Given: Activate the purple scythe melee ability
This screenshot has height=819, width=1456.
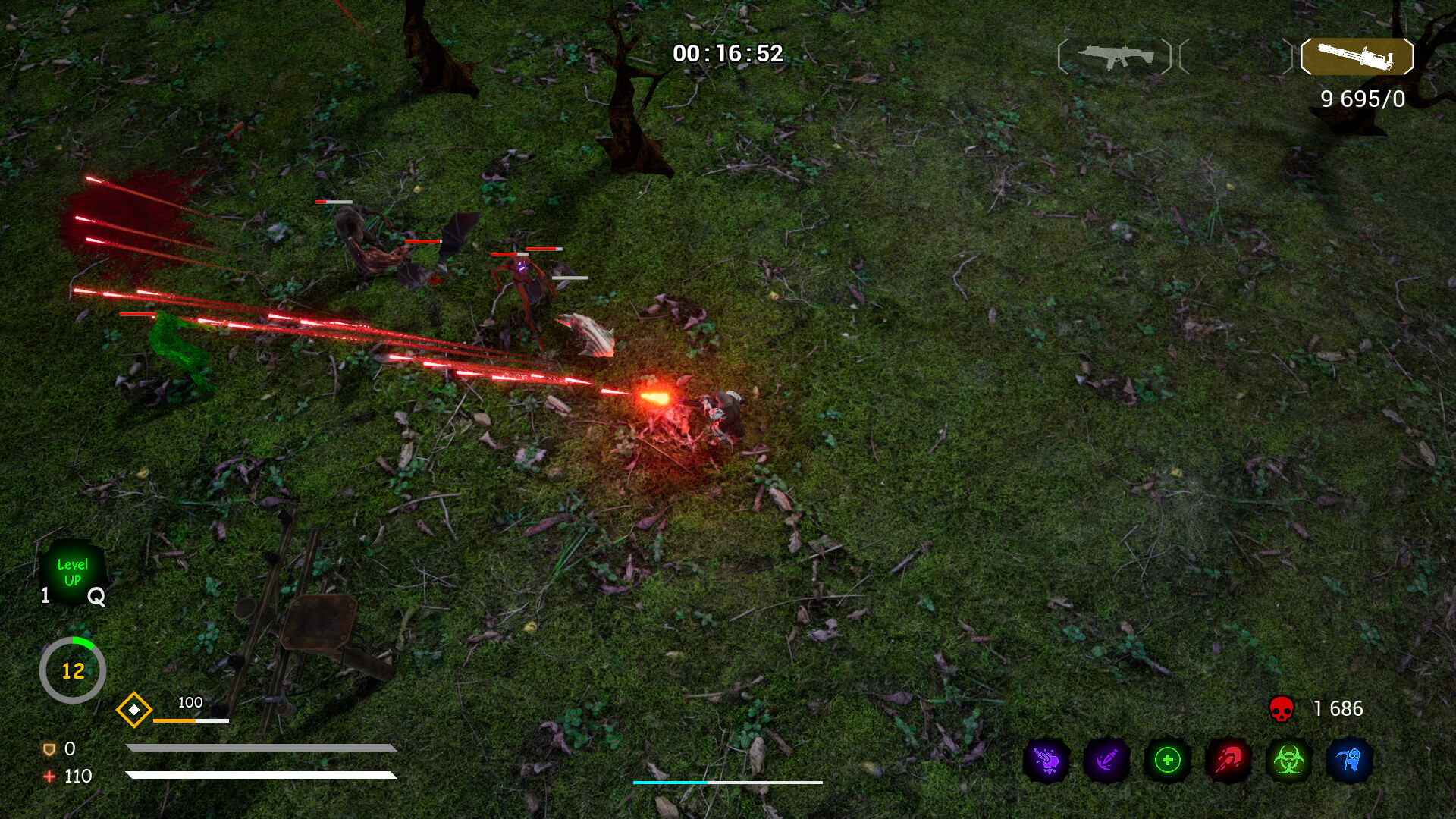Looking at the screenshot, I should tap(1104, 758).
